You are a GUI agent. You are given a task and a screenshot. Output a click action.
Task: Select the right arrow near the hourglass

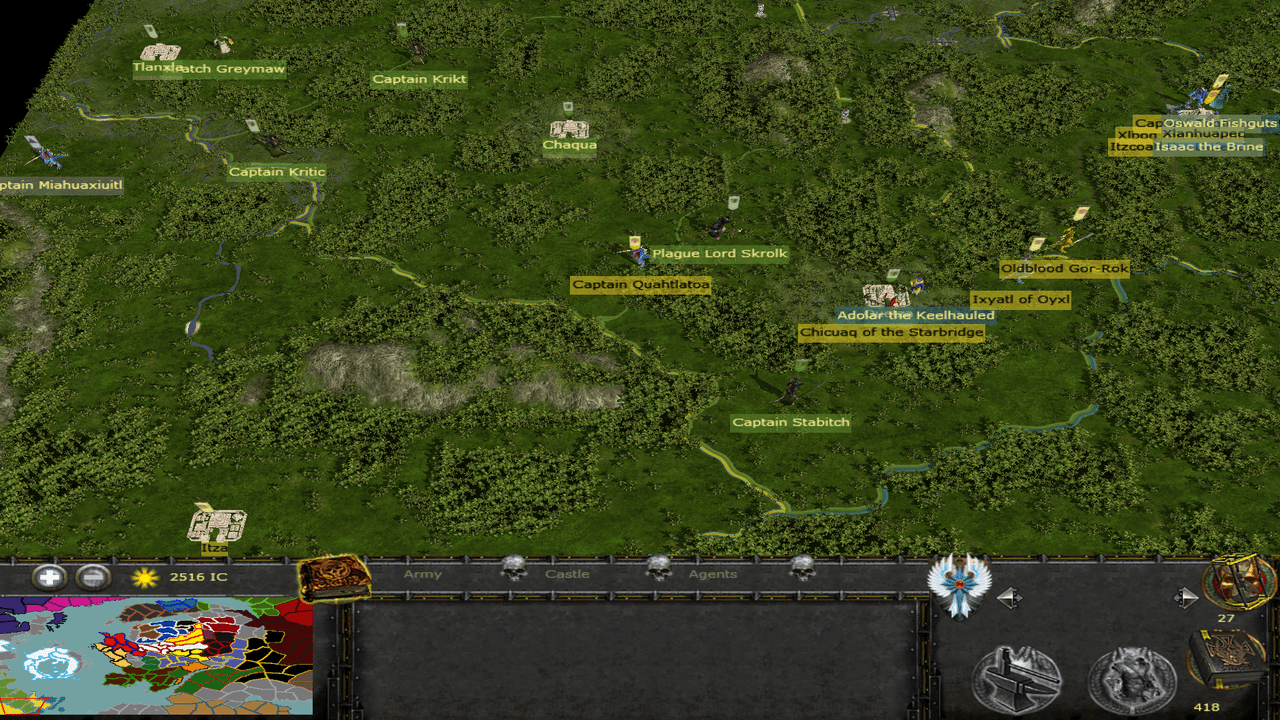pos(1185,598)
